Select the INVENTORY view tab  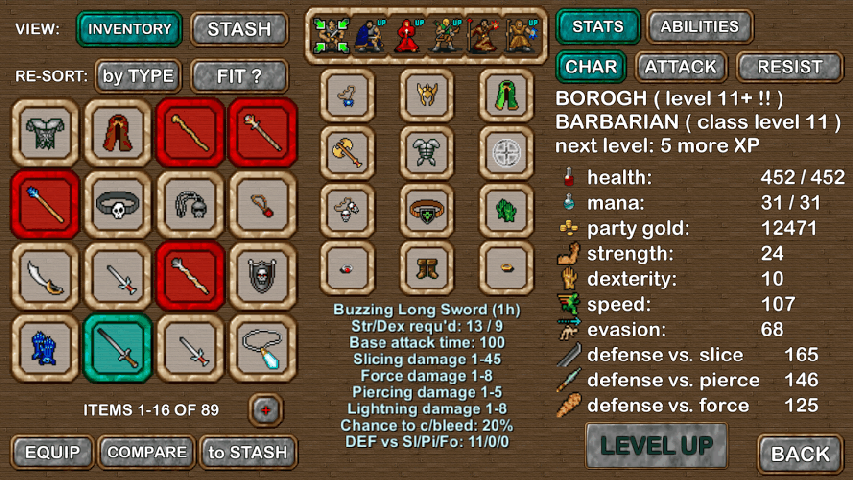(x=129, y=30)
